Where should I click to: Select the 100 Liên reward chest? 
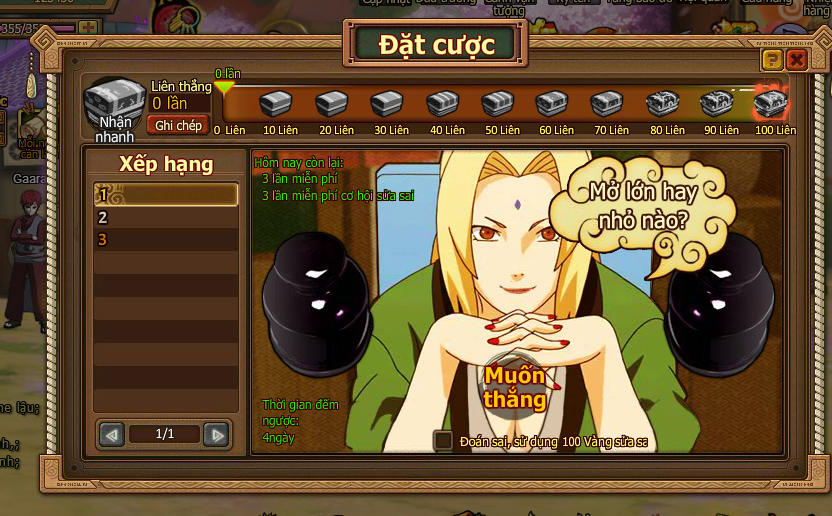(770, 104)
